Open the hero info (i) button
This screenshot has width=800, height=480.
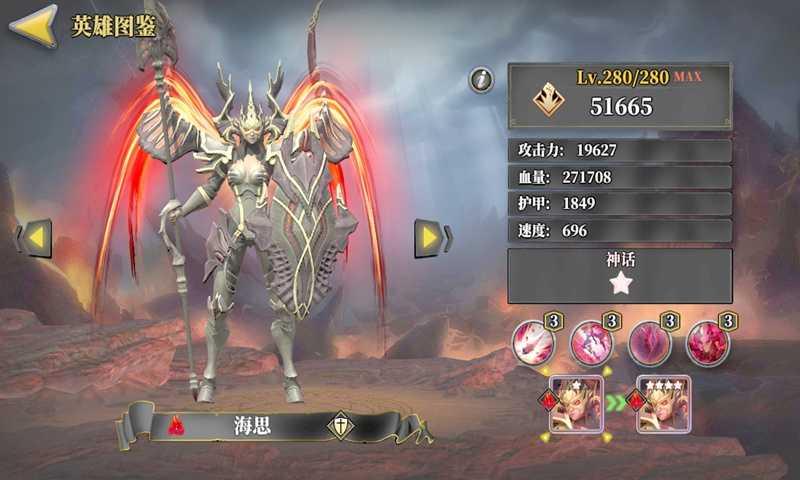click(x=483, y=79)
